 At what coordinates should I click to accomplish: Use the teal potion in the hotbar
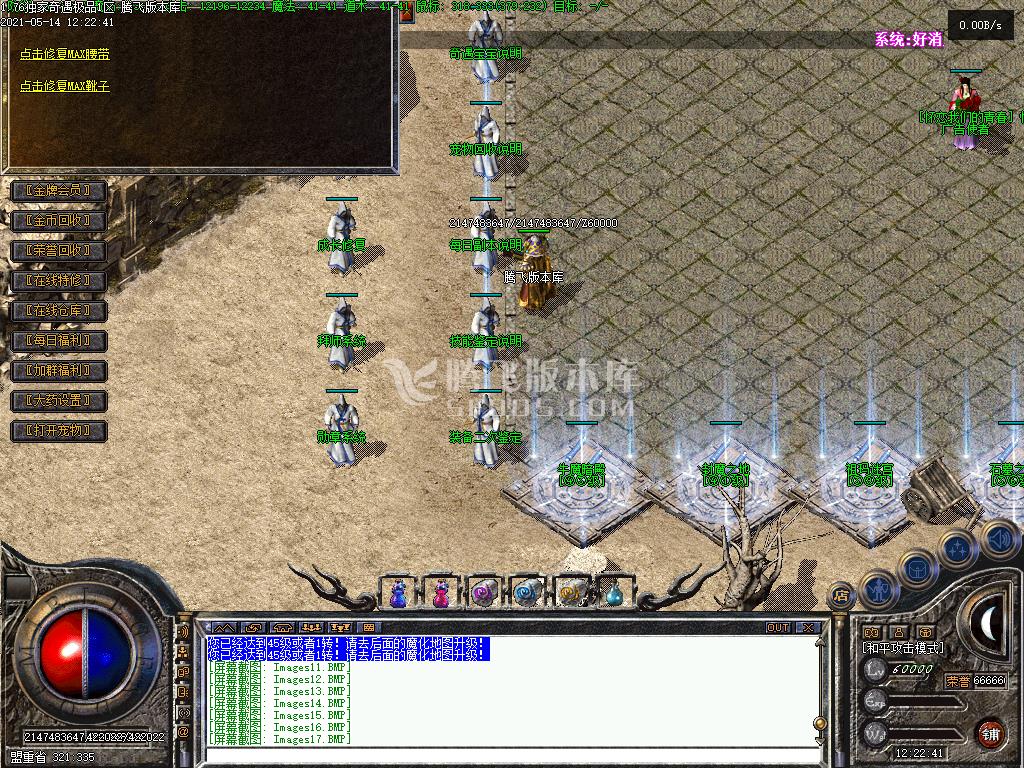coord(614,594)
